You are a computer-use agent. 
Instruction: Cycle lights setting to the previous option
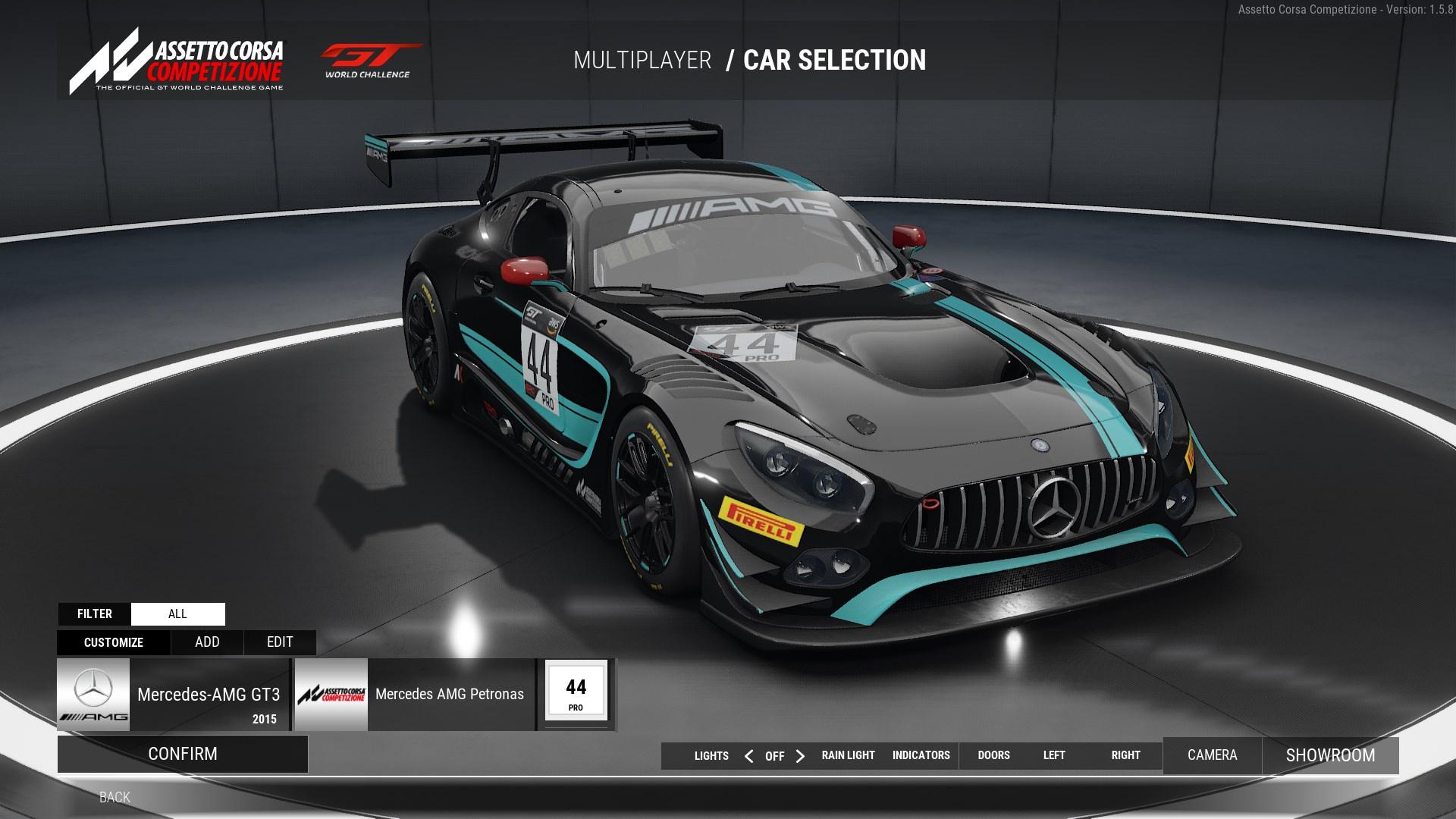click(748, 756)
